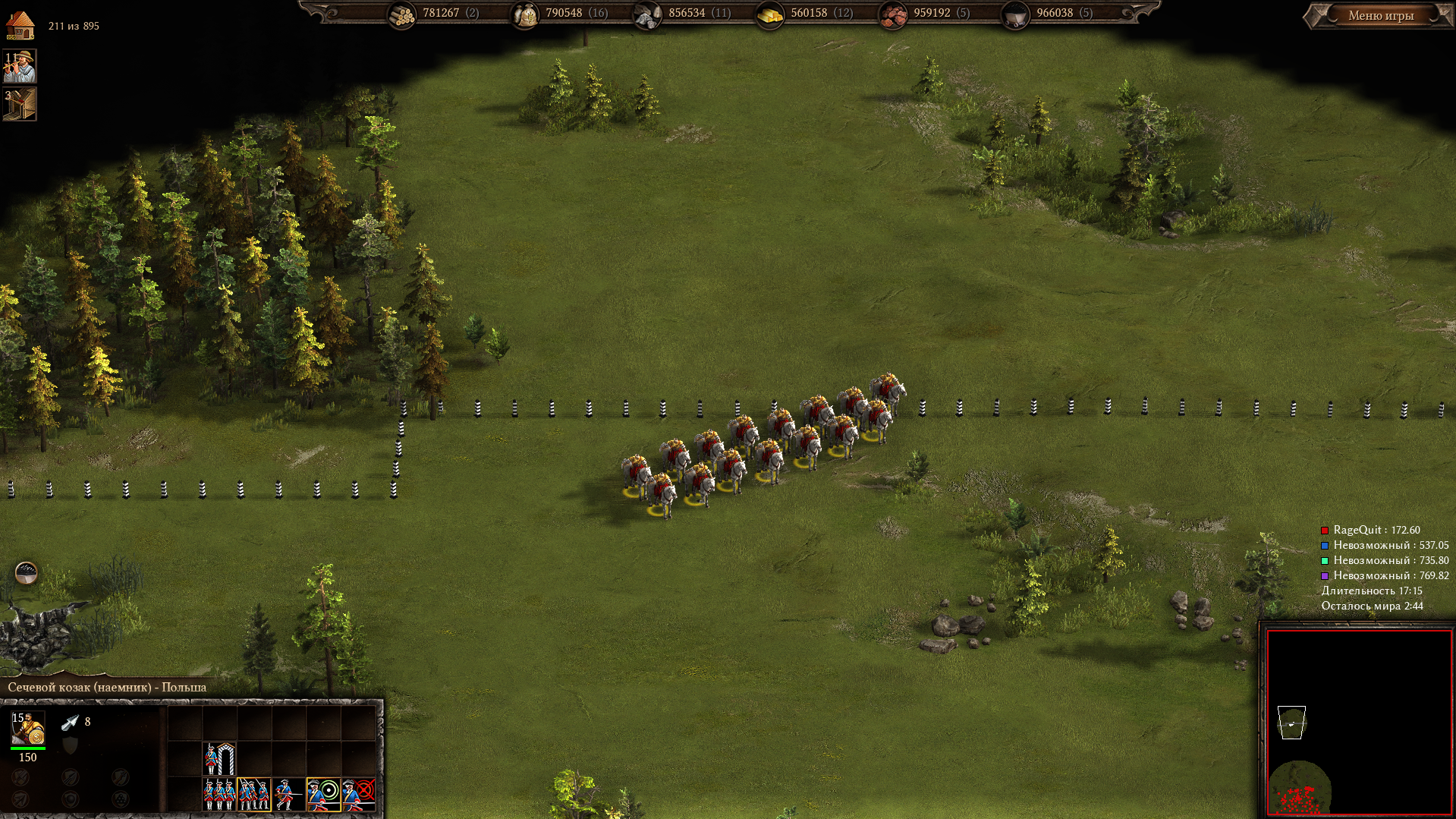Select the red crossed-out target hold-fire command
This screenshot has height=819, width=1456.
click(359, 794)
